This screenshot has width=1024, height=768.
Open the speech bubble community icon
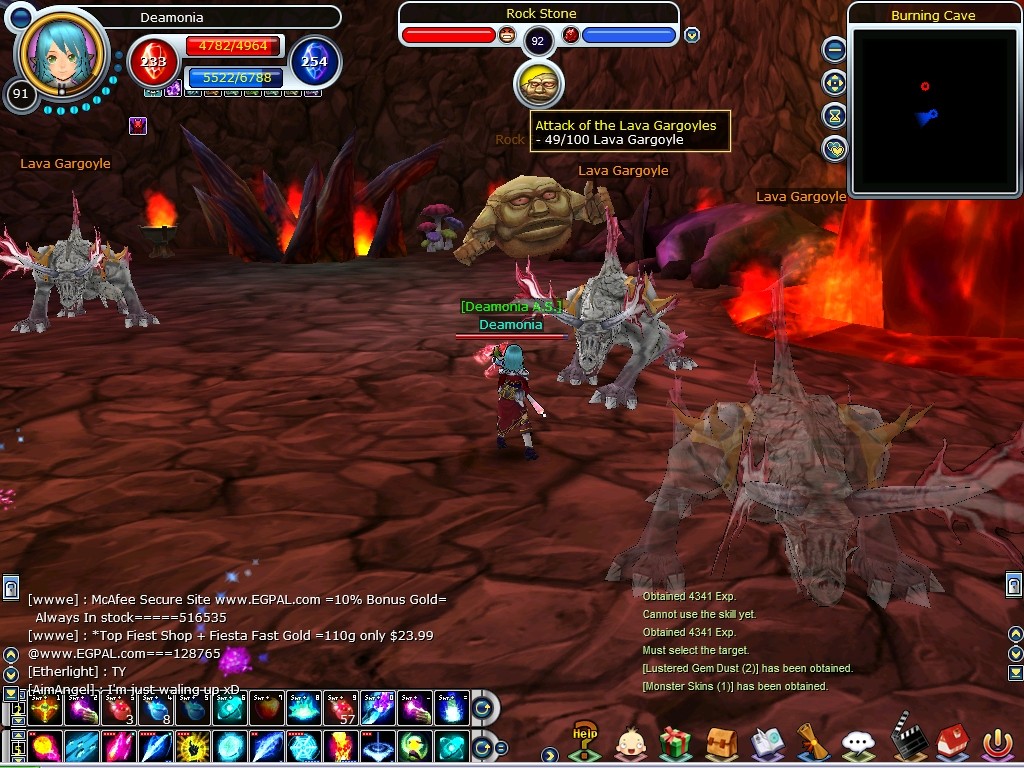point(858,743)
